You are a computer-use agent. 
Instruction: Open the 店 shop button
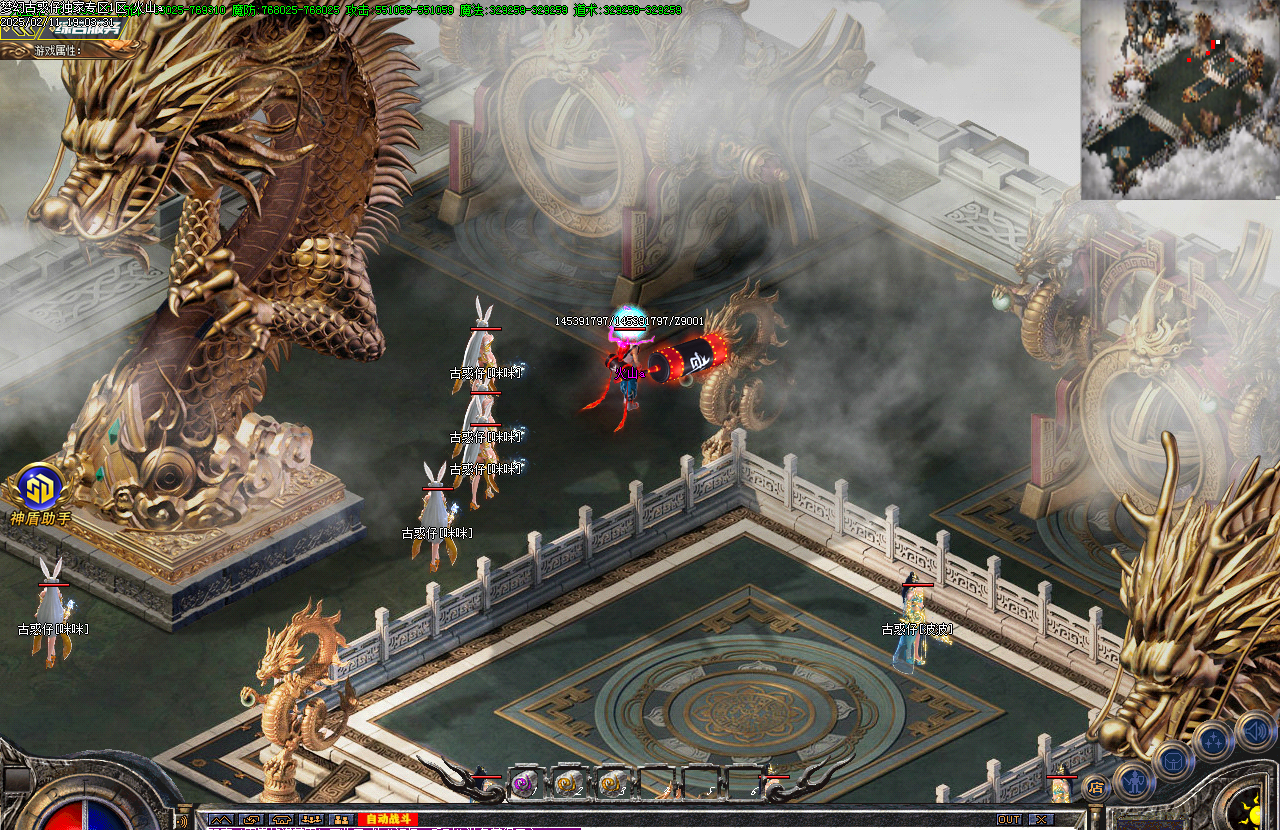coord(1096,787)
